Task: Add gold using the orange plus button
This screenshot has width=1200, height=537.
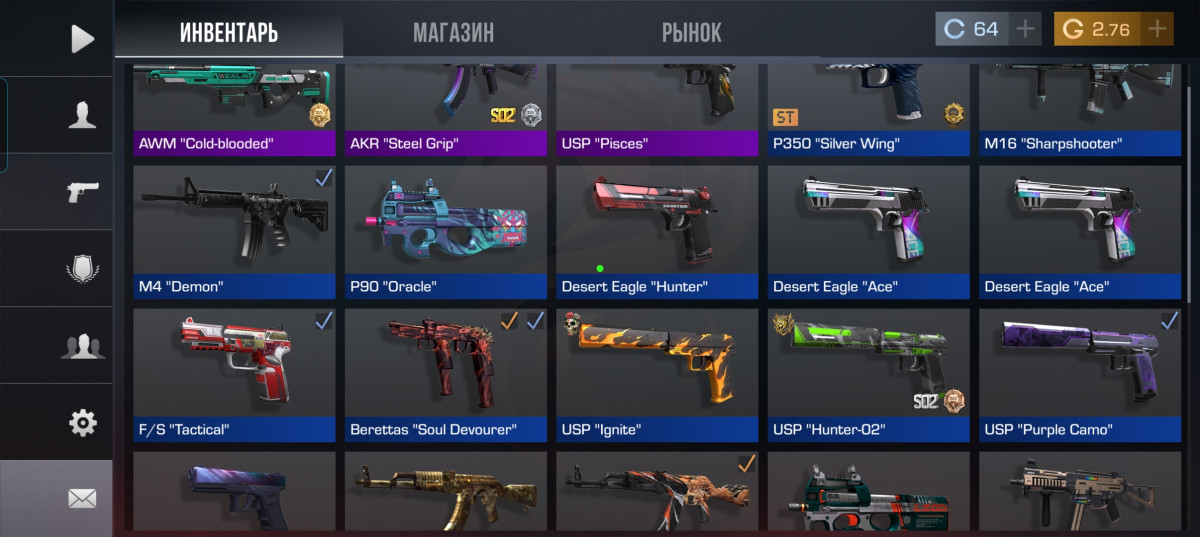Action: (x=1157, y=29)
